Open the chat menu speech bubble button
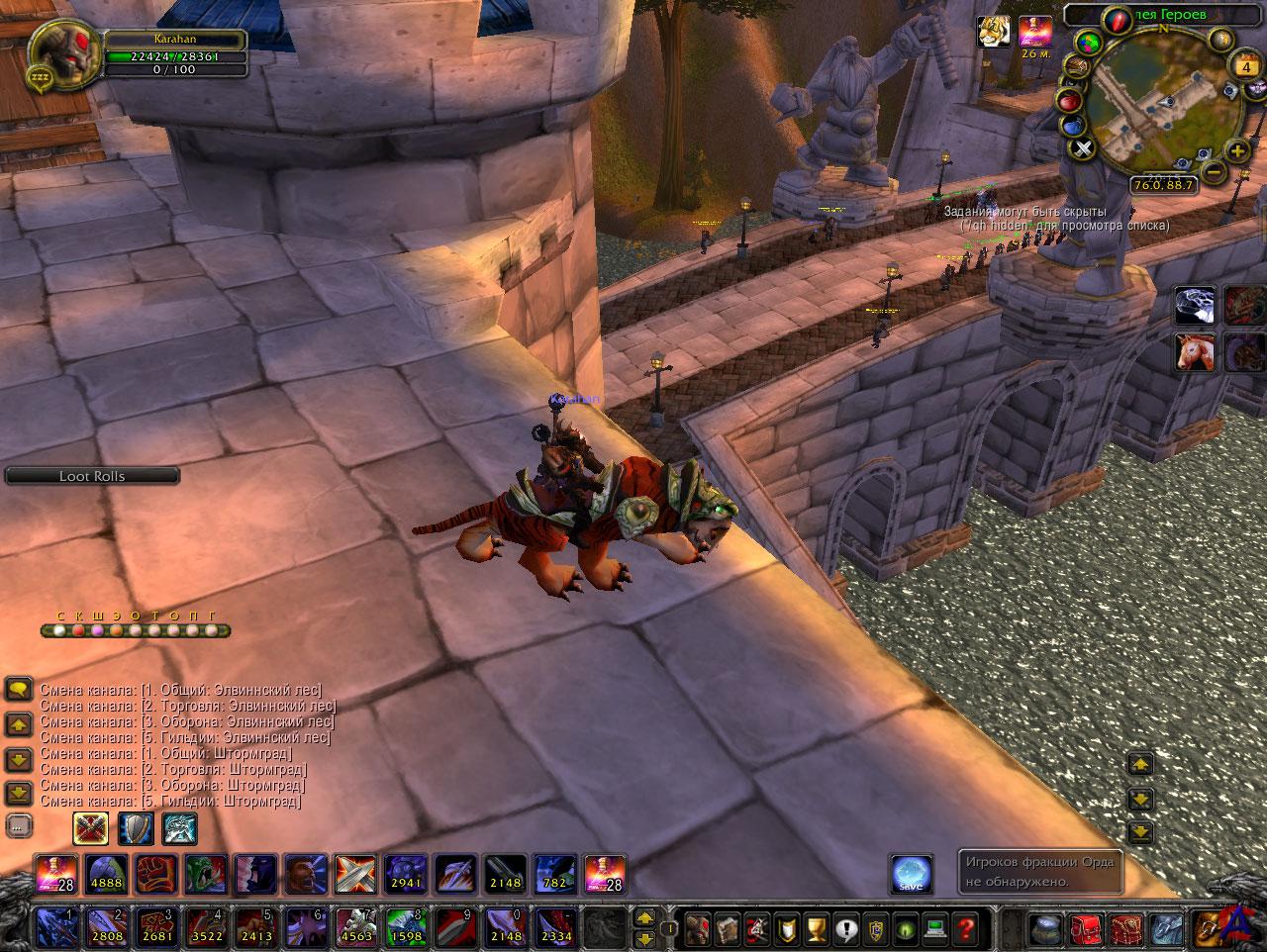 coord(19,690)
